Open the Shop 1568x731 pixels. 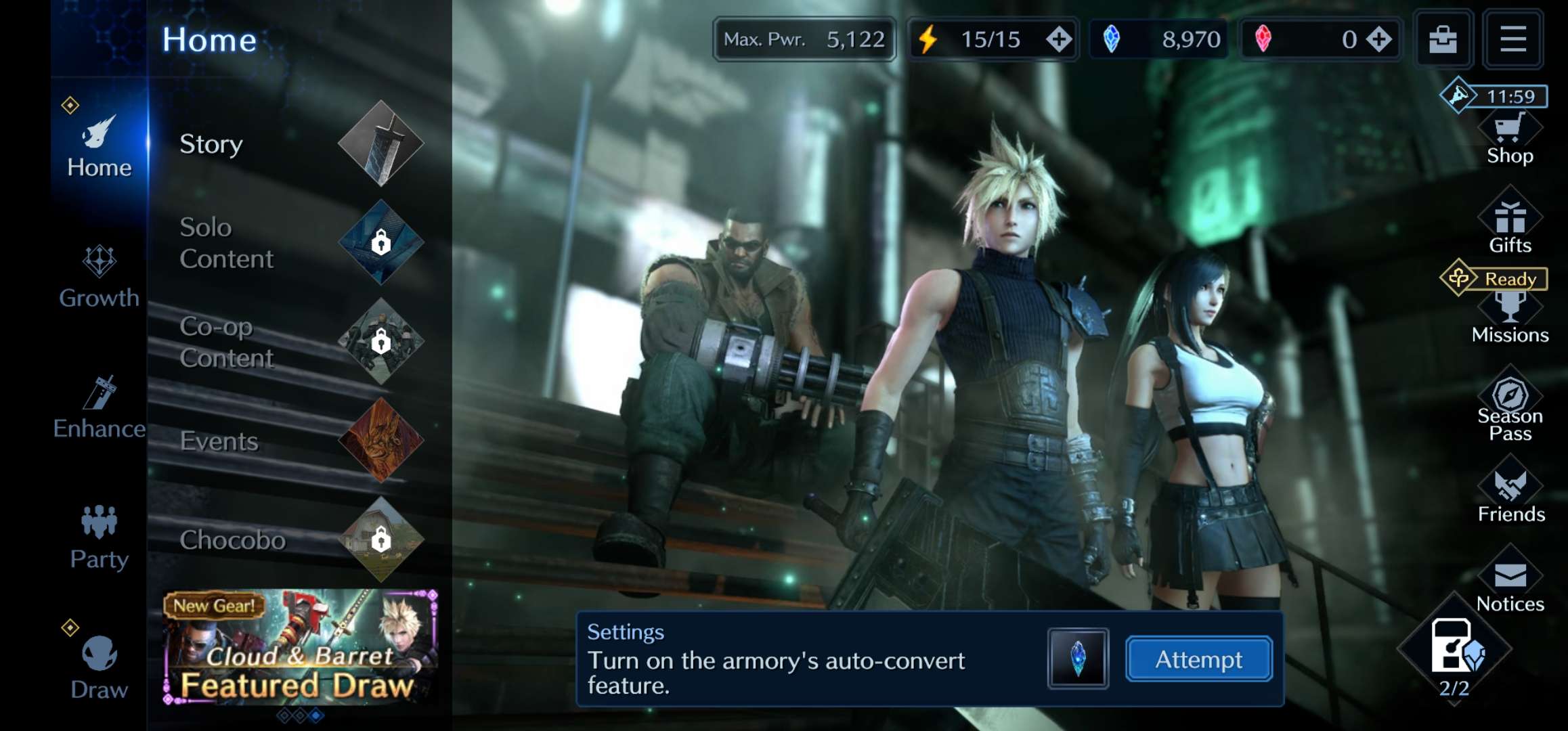coord(1510,140)
